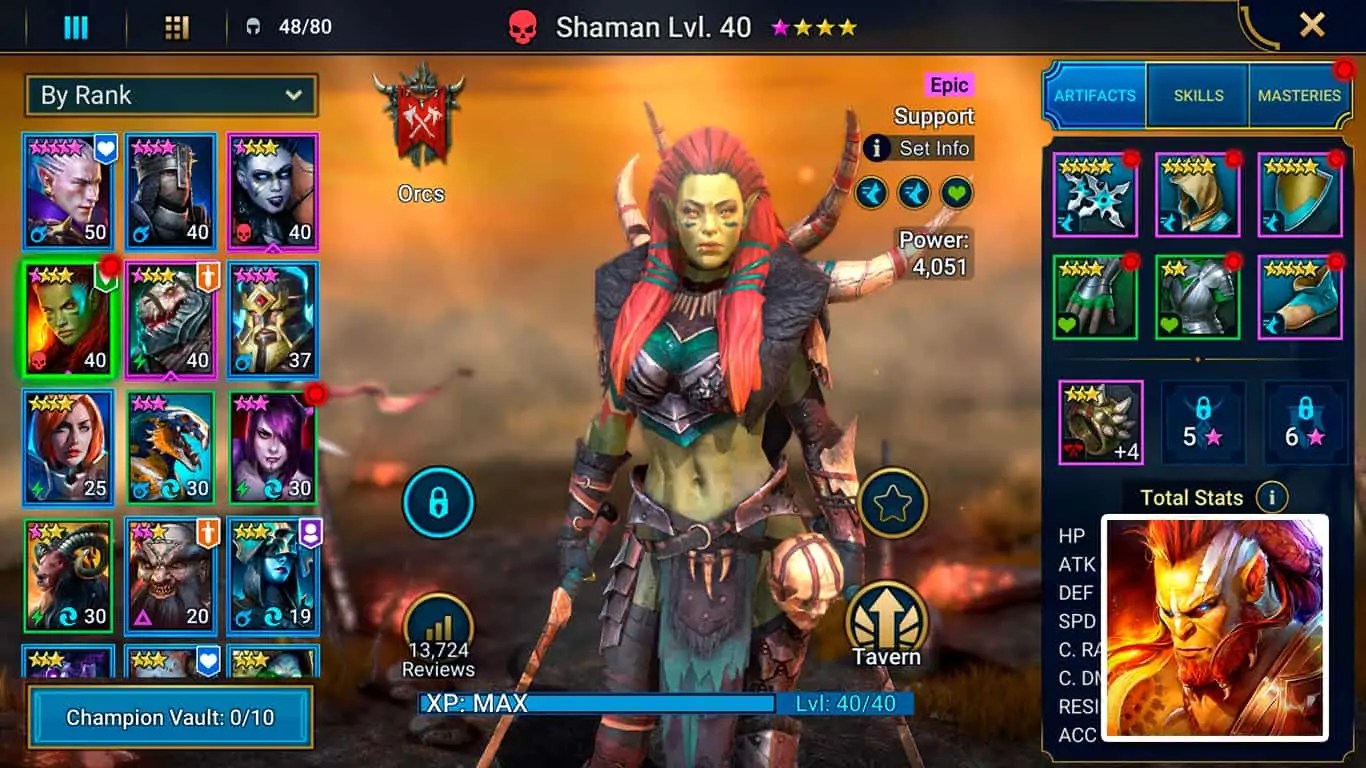Open the By Rank sorting dropdown
The image size is (1366, 768).
click(171, 95)
